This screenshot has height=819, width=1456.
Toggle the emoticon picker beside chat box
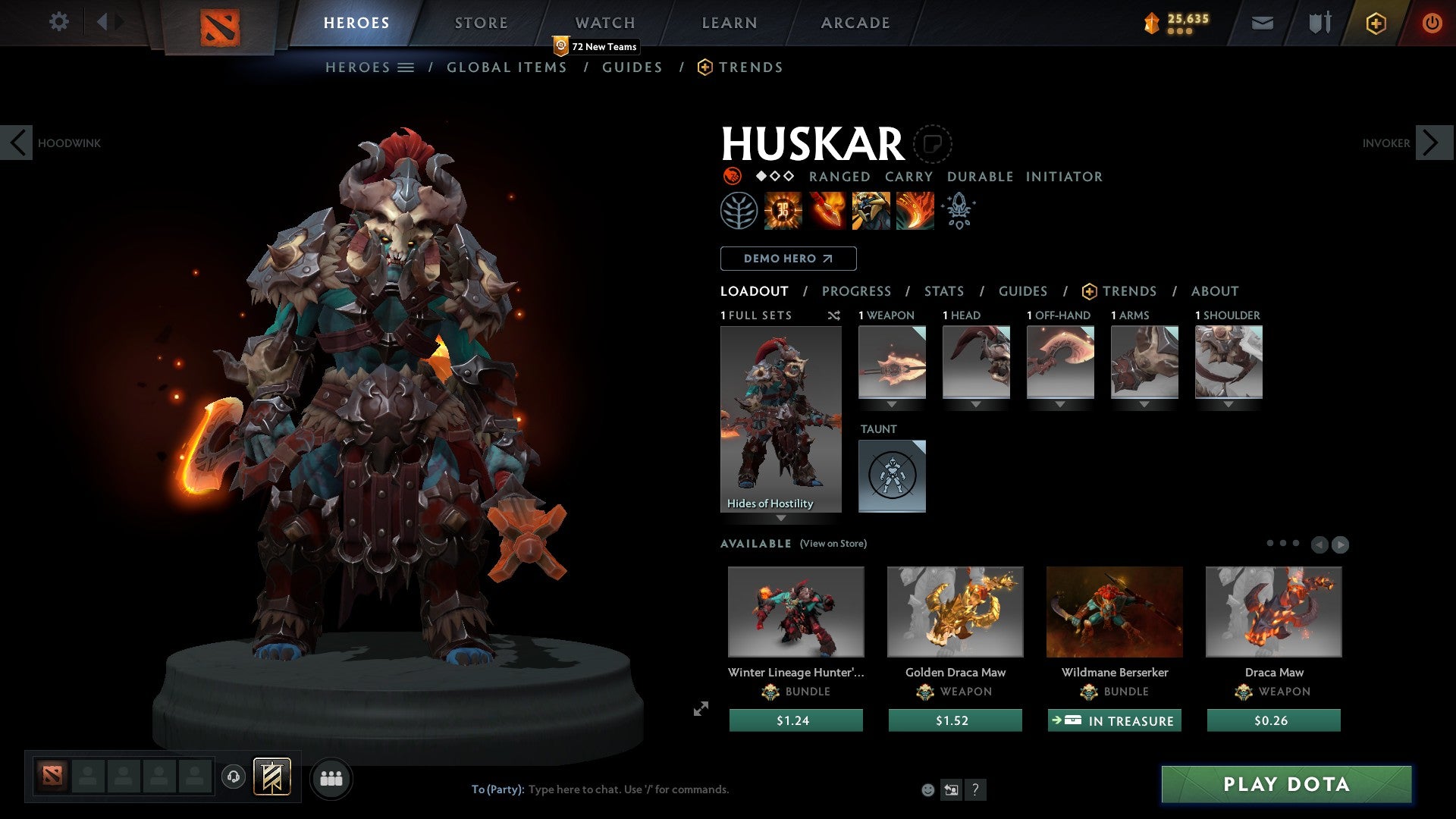tap(927, 789)
